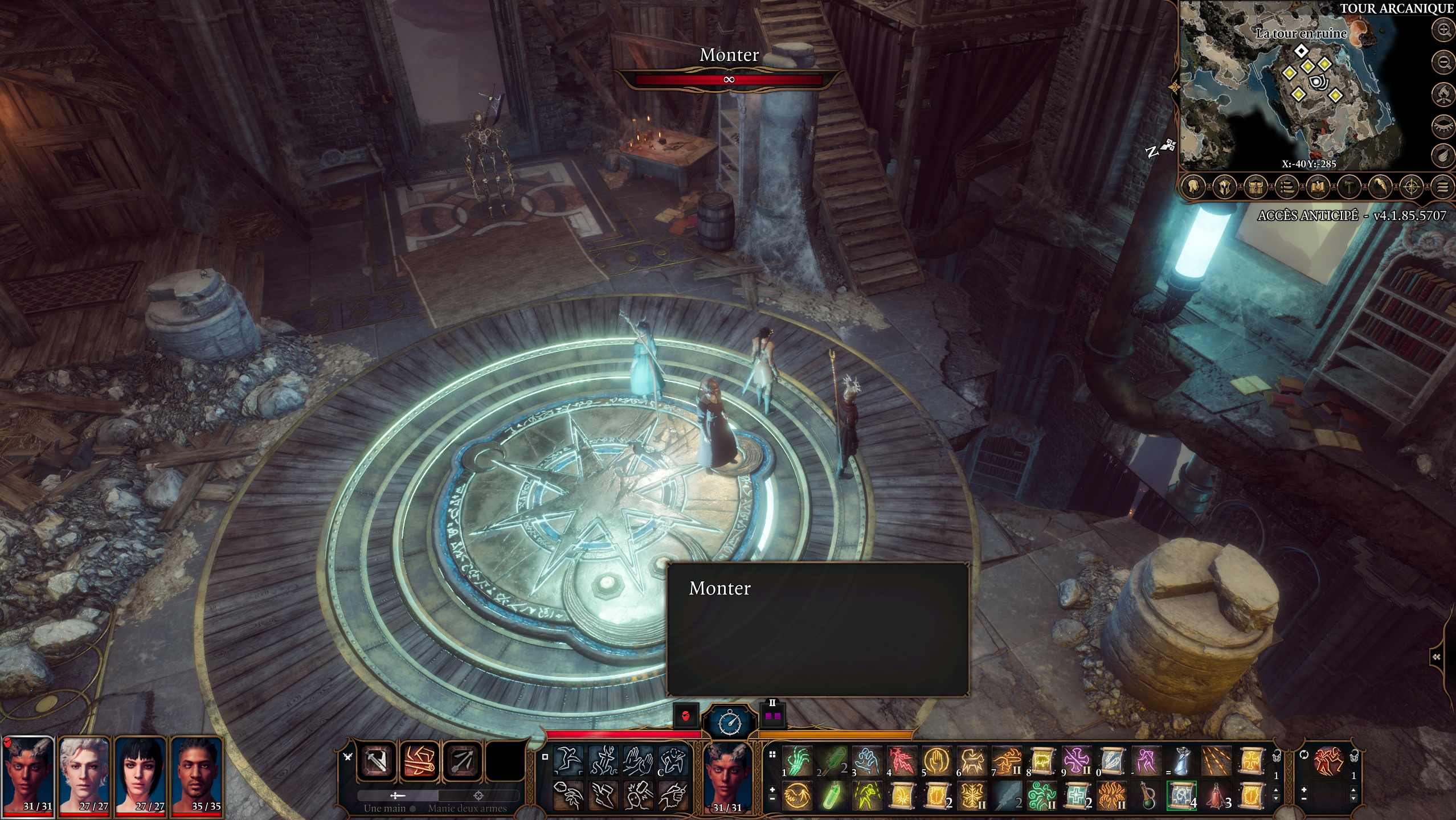Open the hamburger game menu button
1456x820 pixels.
pyautogui.click(x=1442, y=186)
